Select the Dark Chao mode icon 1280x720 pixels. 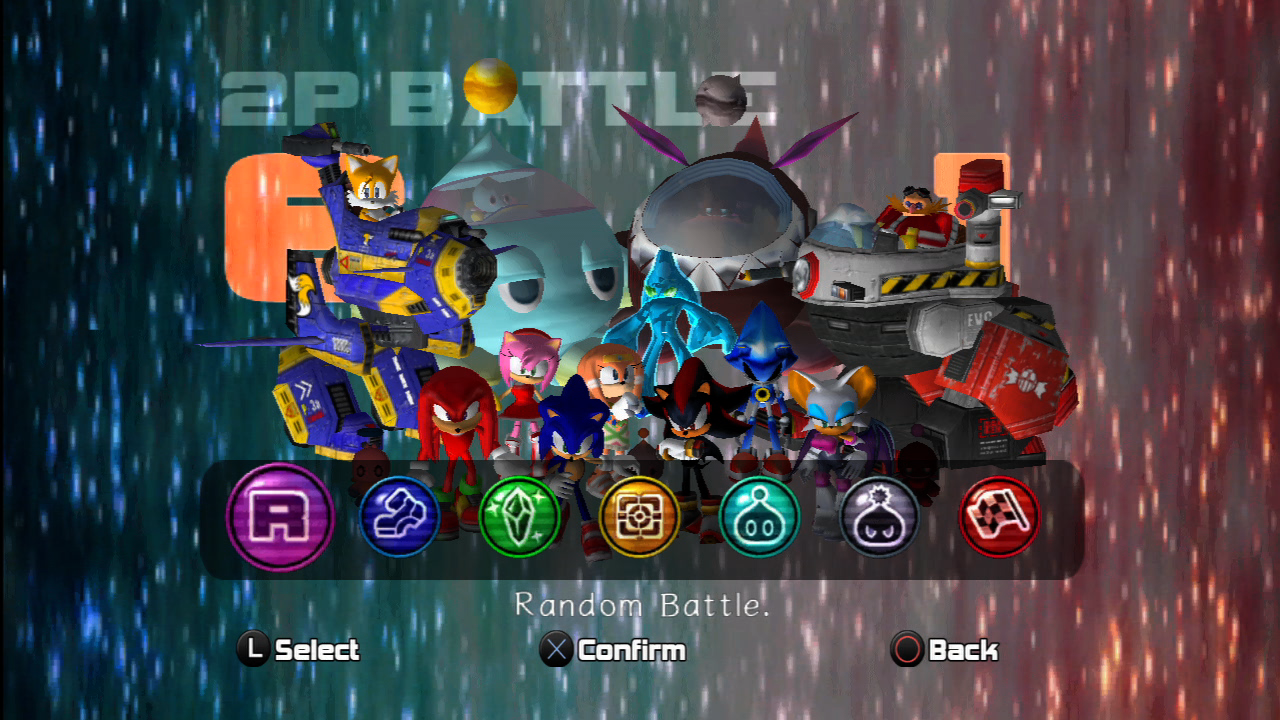877,517
